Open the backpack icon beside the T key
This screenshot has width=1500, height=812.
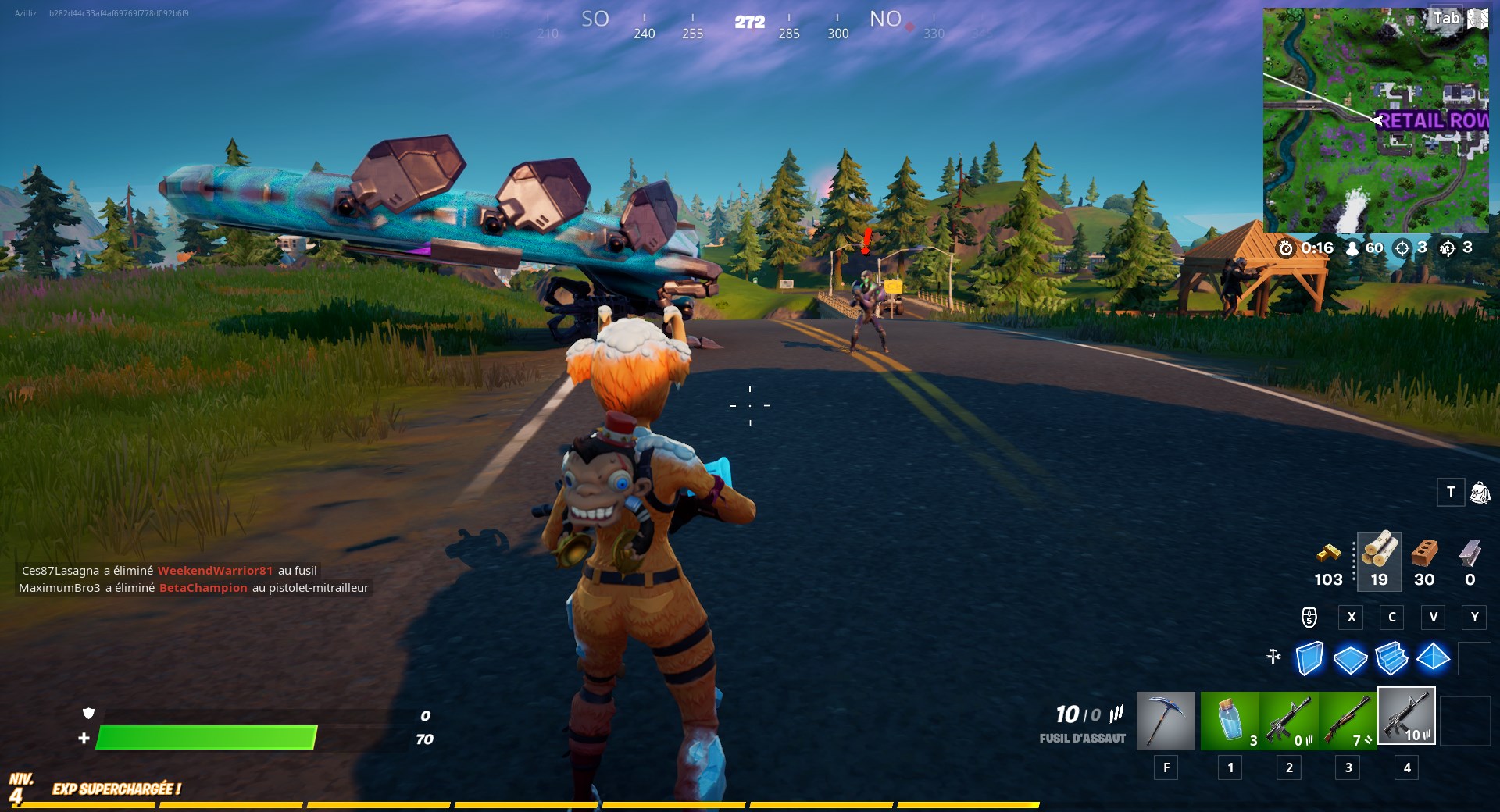tap(1480, 493)
